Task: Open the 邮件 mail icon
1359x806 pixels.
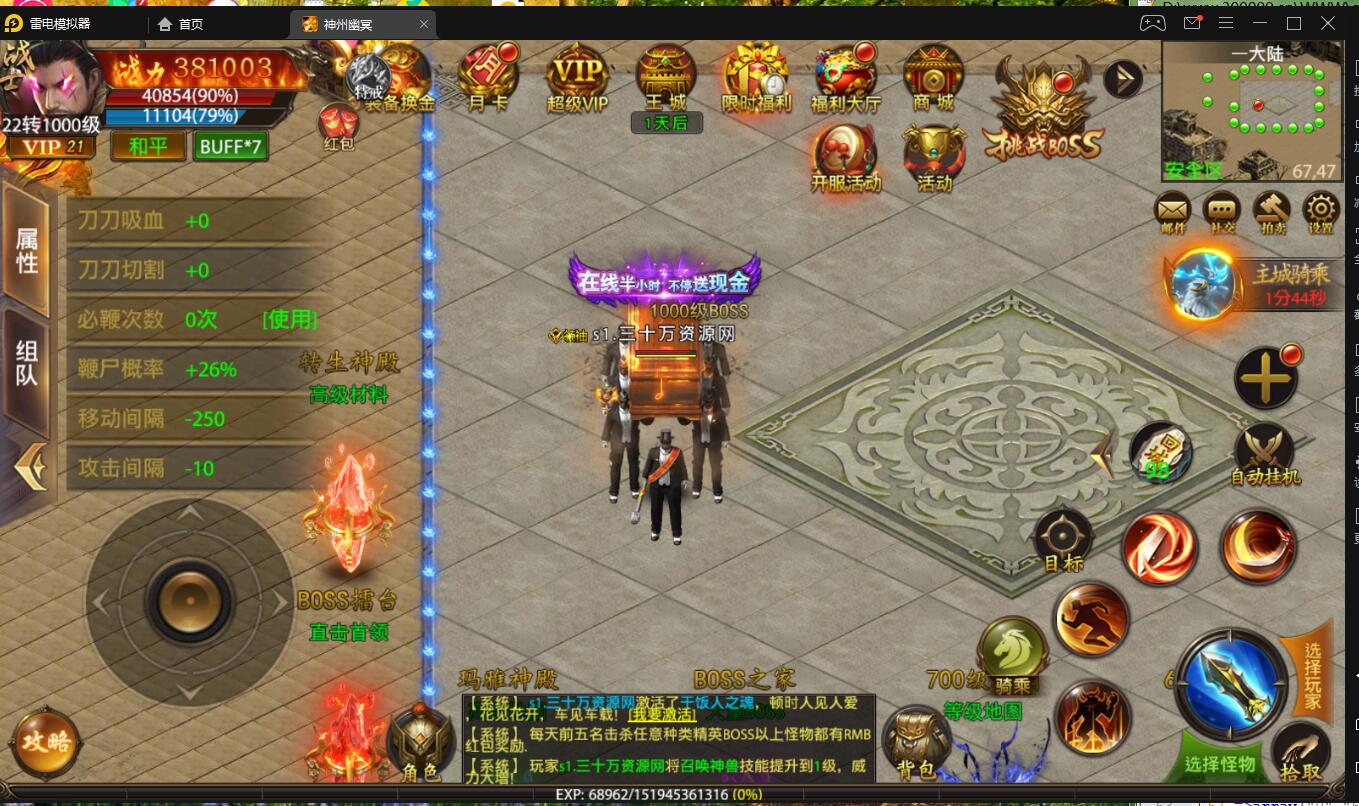Action: point(1171,212)
